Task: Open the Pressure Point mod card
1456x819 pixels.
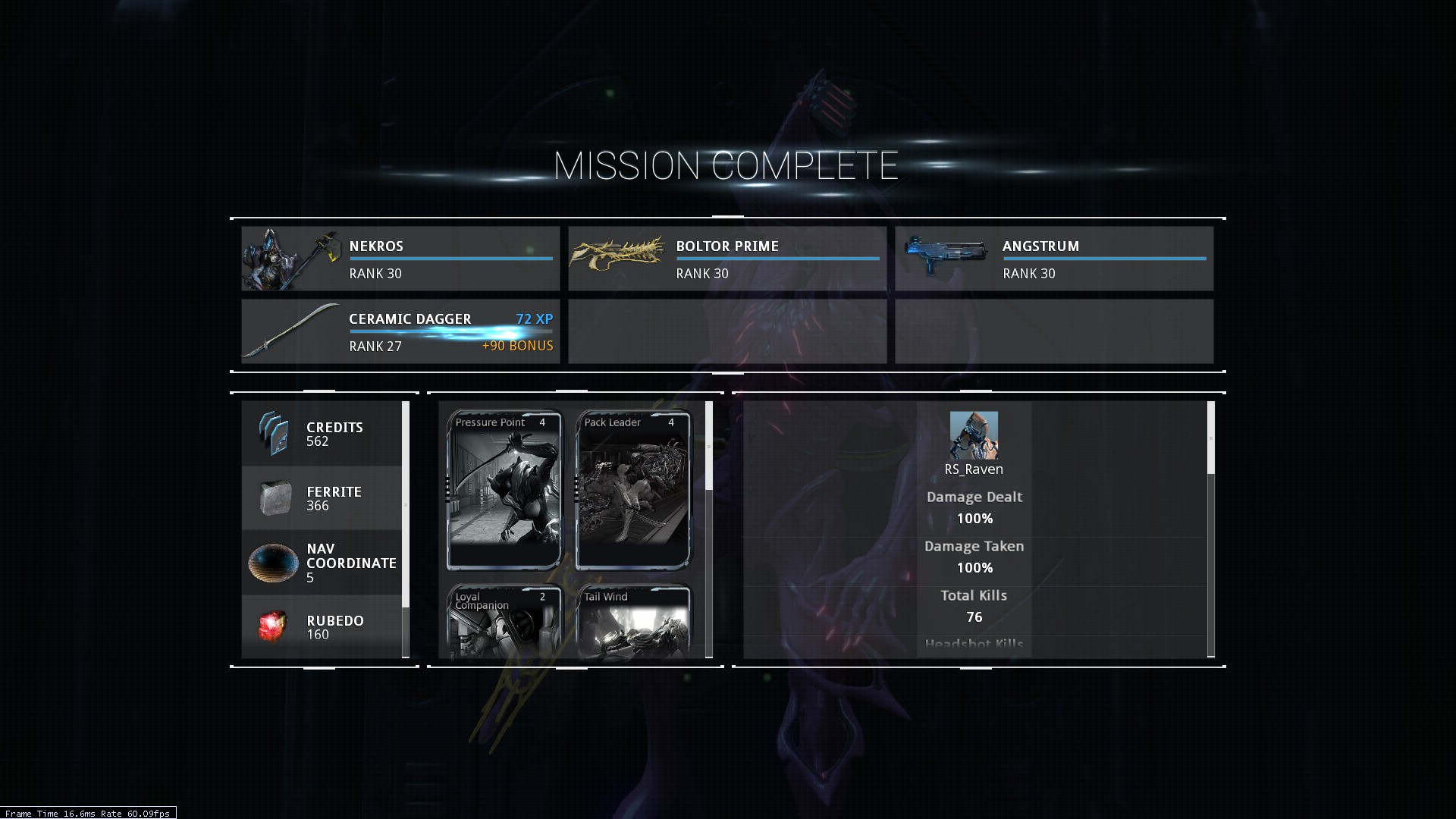Action: (x=504, y=490)
